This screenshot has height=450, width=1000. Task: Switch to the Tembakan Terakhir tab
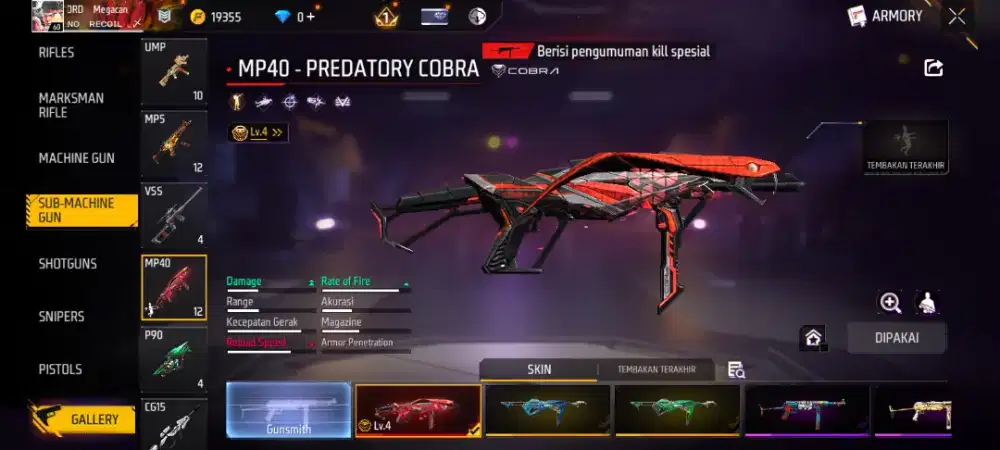656,370
